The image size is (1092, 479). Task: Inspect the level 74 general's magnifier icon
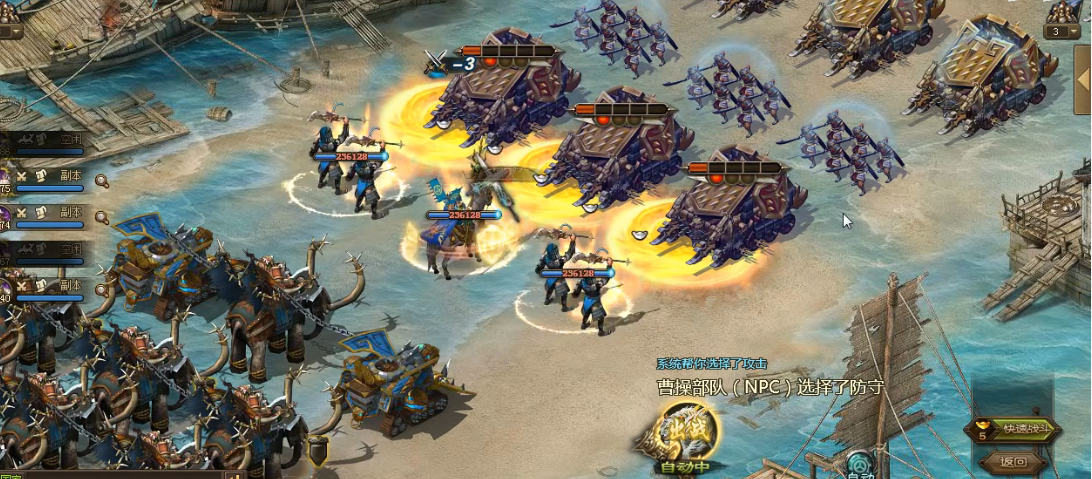101,217
